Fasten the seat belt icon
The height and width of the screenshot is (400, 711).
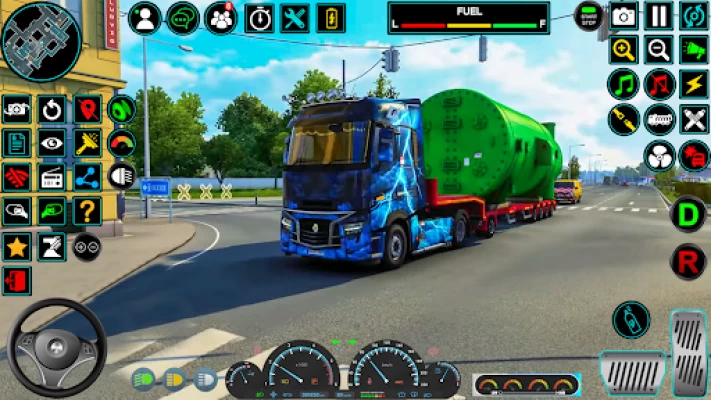point(623,120)
